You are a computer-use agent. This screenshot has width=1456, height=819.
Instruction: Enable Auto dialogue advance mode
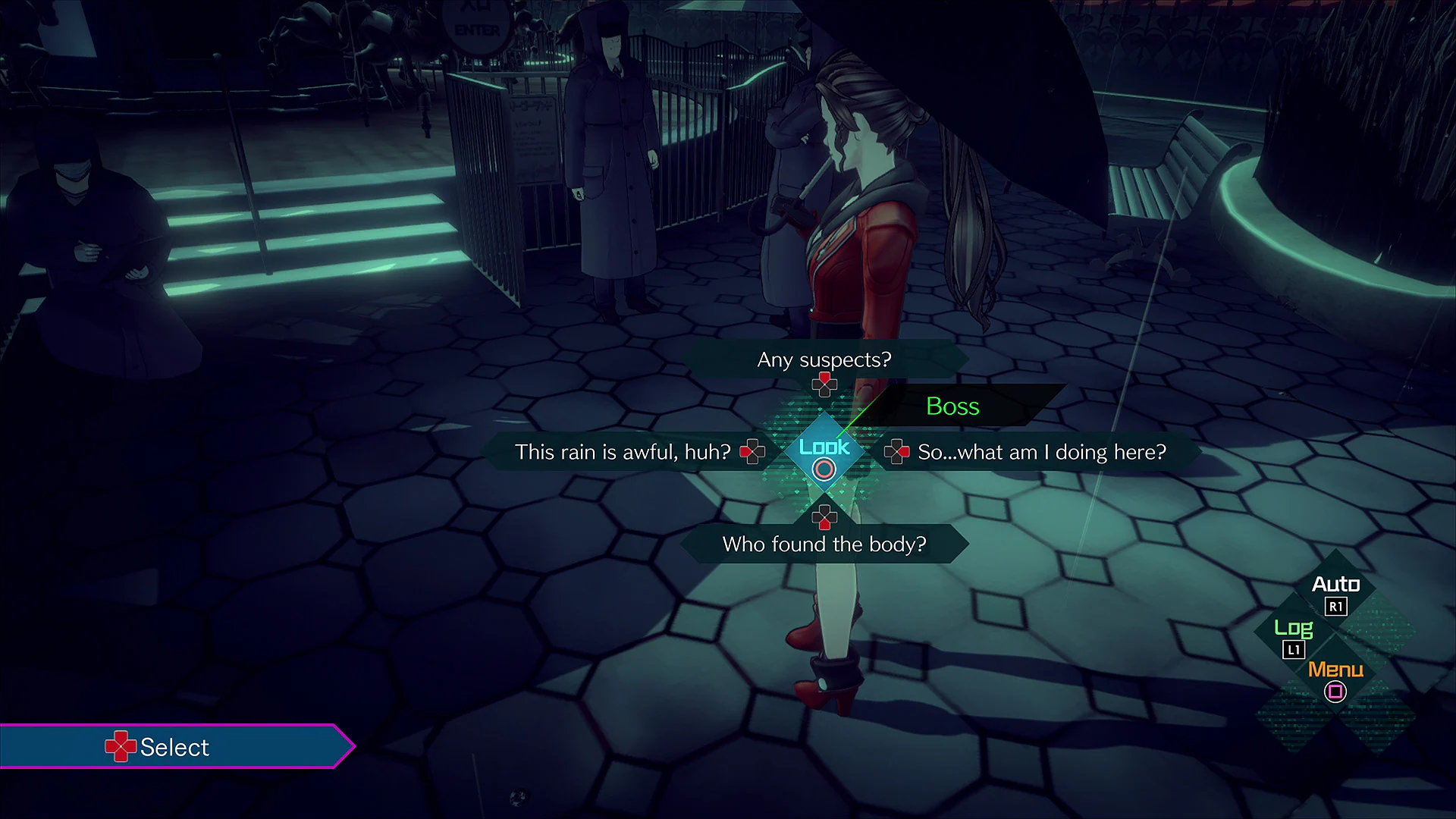coord(1336,584)
